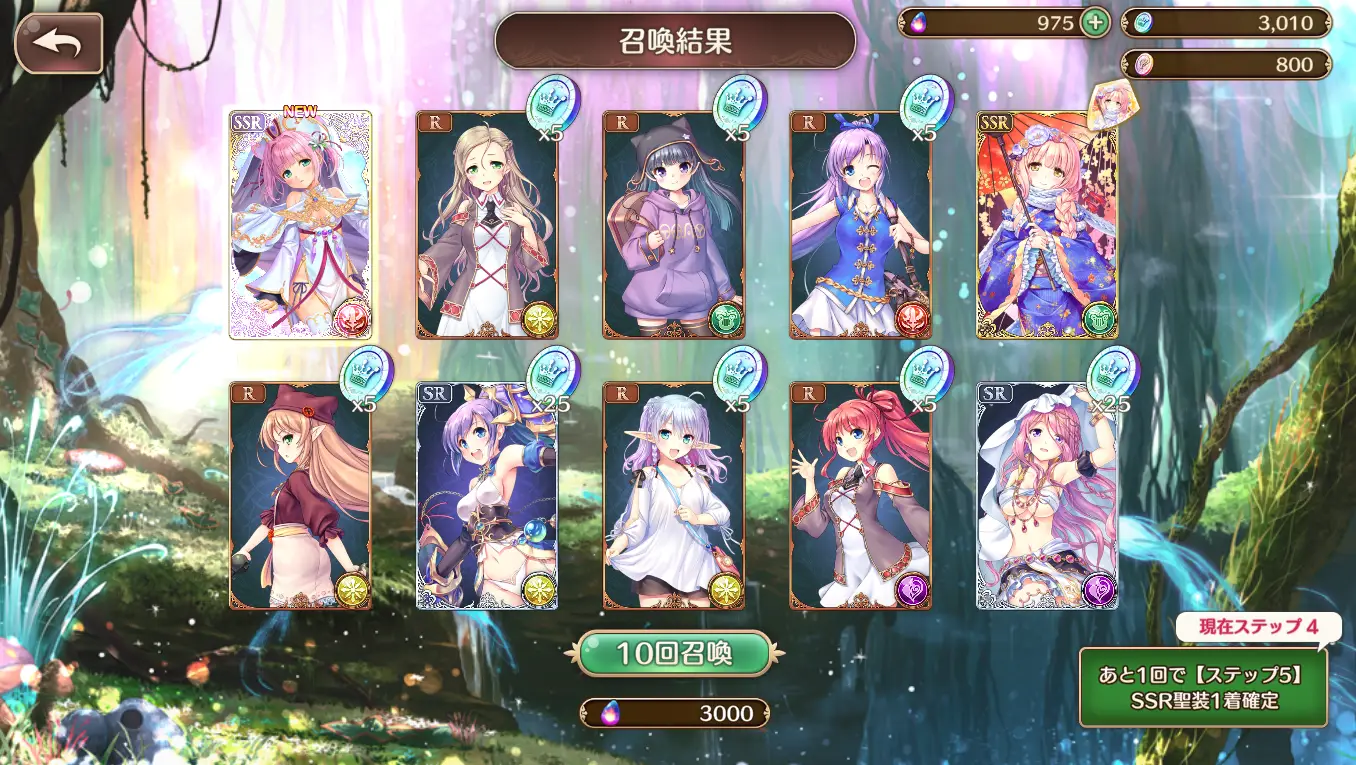This screenshot has width=1356, height=765.
Task: Select the red ponytail R card
Action: pyautogui.click(x=860, y=495)
